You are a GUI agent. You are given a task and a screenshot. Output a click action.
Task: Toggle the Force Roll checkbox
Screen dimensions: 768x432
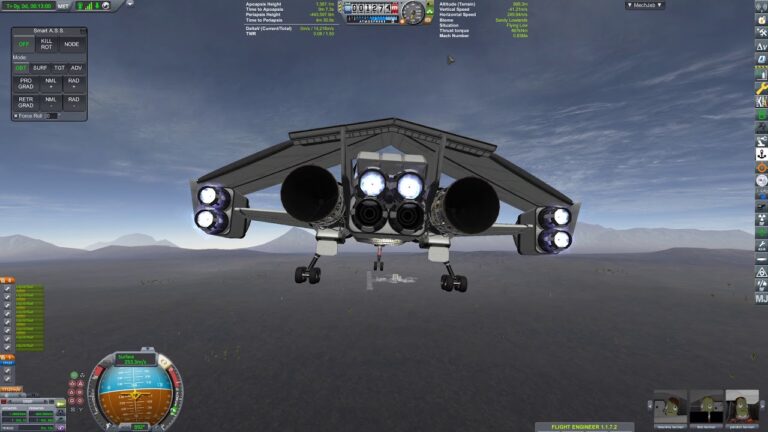15,116
